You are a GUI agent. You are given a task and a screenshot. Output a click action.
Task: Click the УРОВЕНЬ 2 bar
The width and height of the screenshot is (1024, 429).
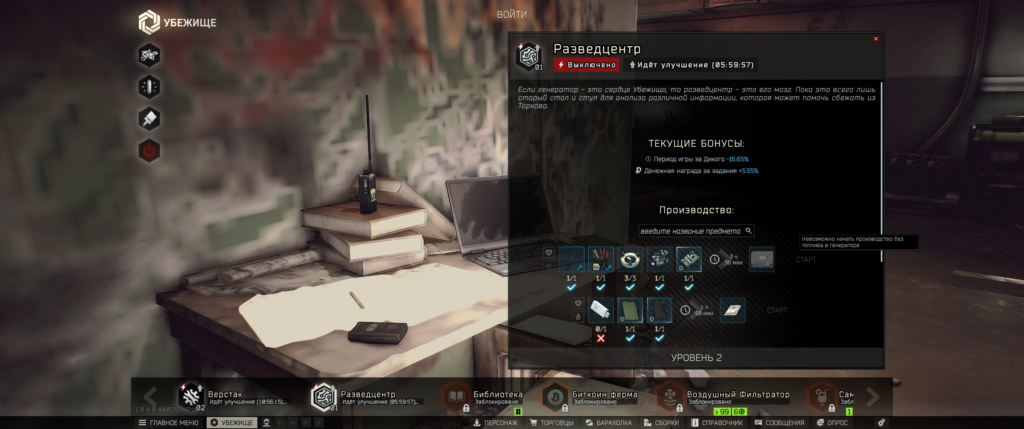click(696, 357)
